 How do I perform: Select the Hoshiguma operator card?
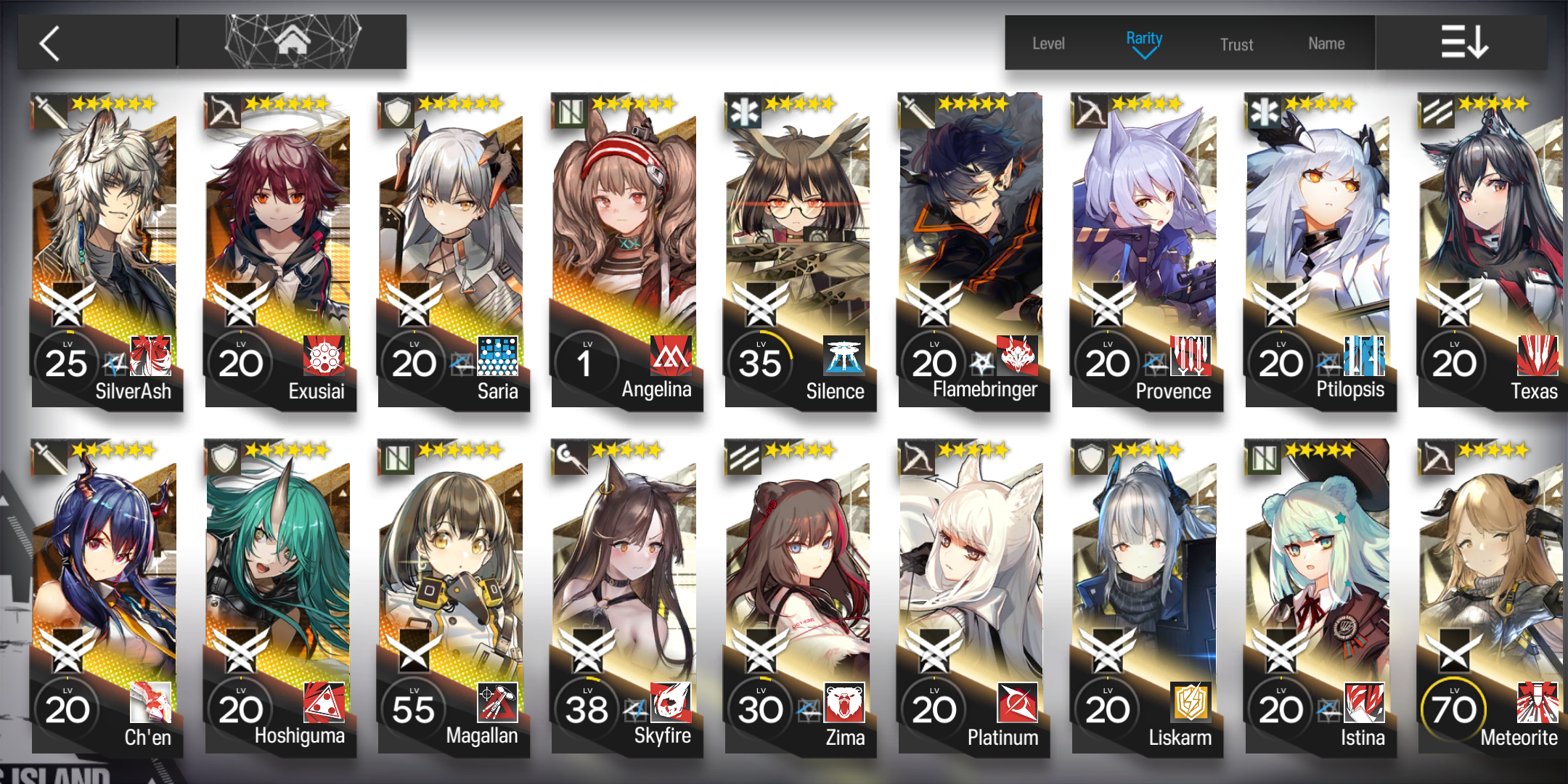point(279,597)
